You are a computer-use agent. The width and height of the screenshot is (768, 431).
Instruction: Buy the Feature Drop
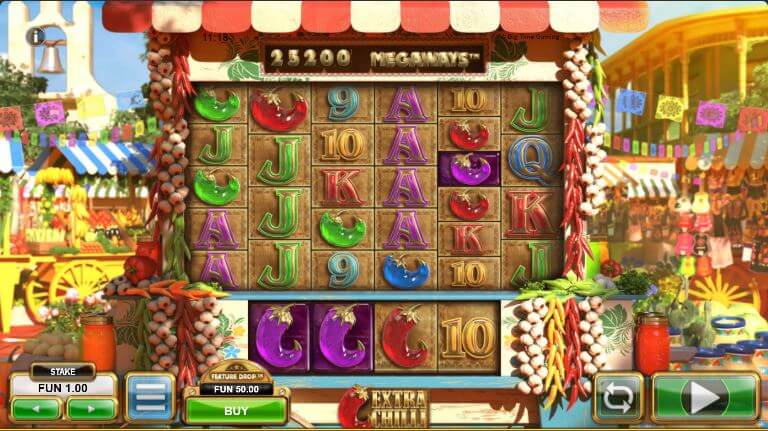(x=236, y=409)
